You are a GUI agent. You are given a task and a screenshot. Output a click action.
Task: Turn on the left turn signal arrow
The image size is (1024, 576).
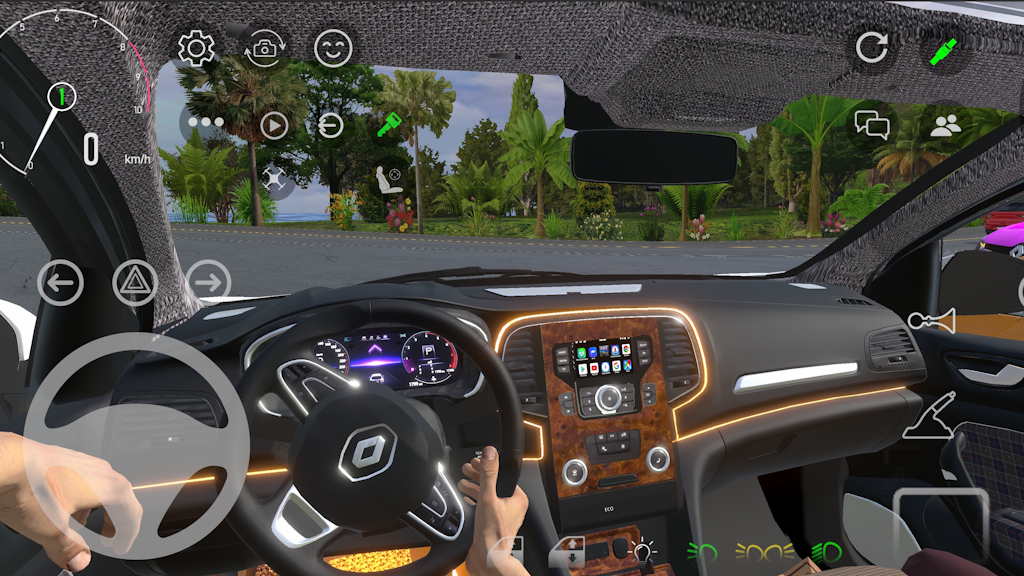[x=60, y=283]
